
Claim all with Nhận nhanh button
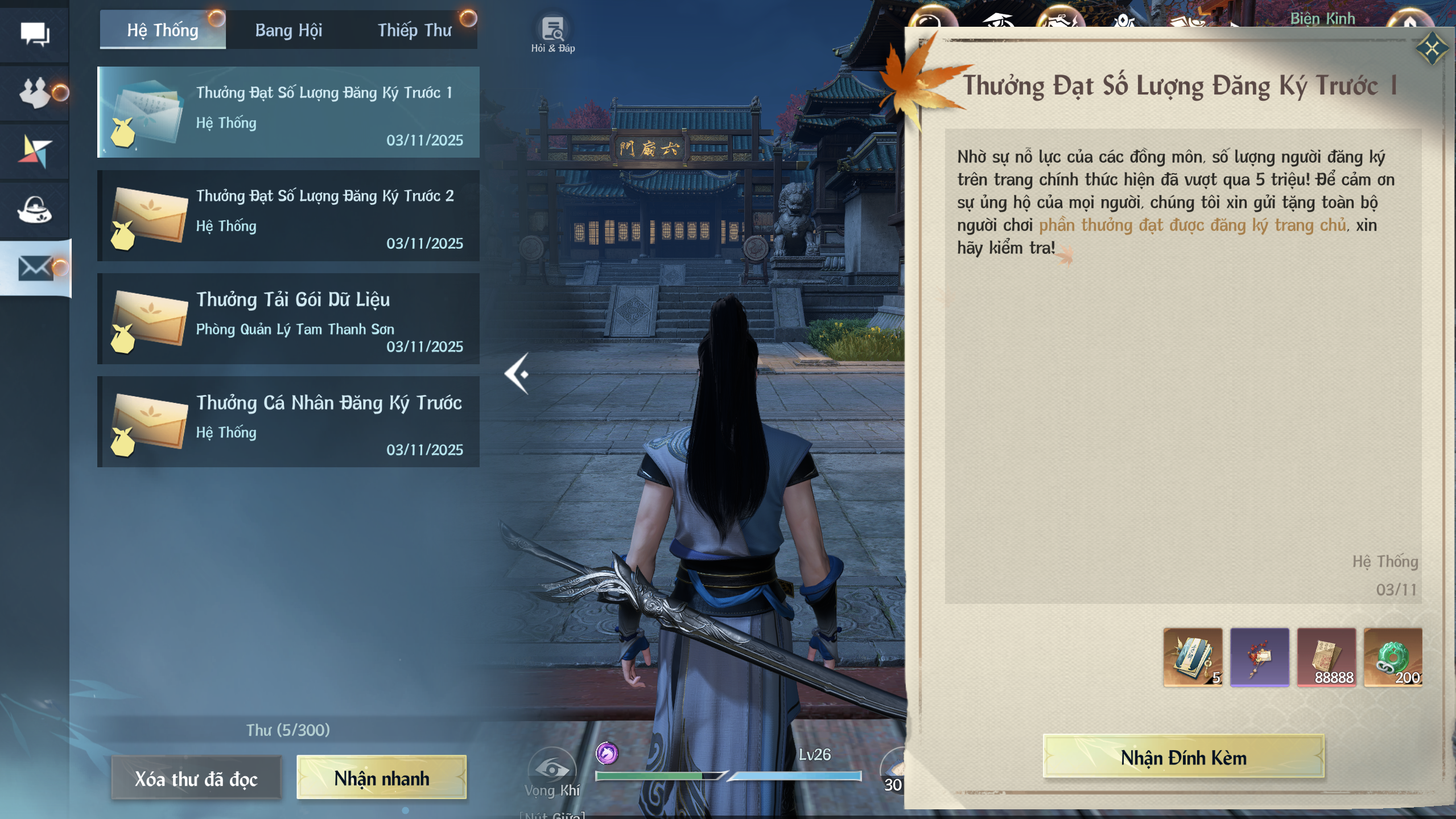click(381, 778)
